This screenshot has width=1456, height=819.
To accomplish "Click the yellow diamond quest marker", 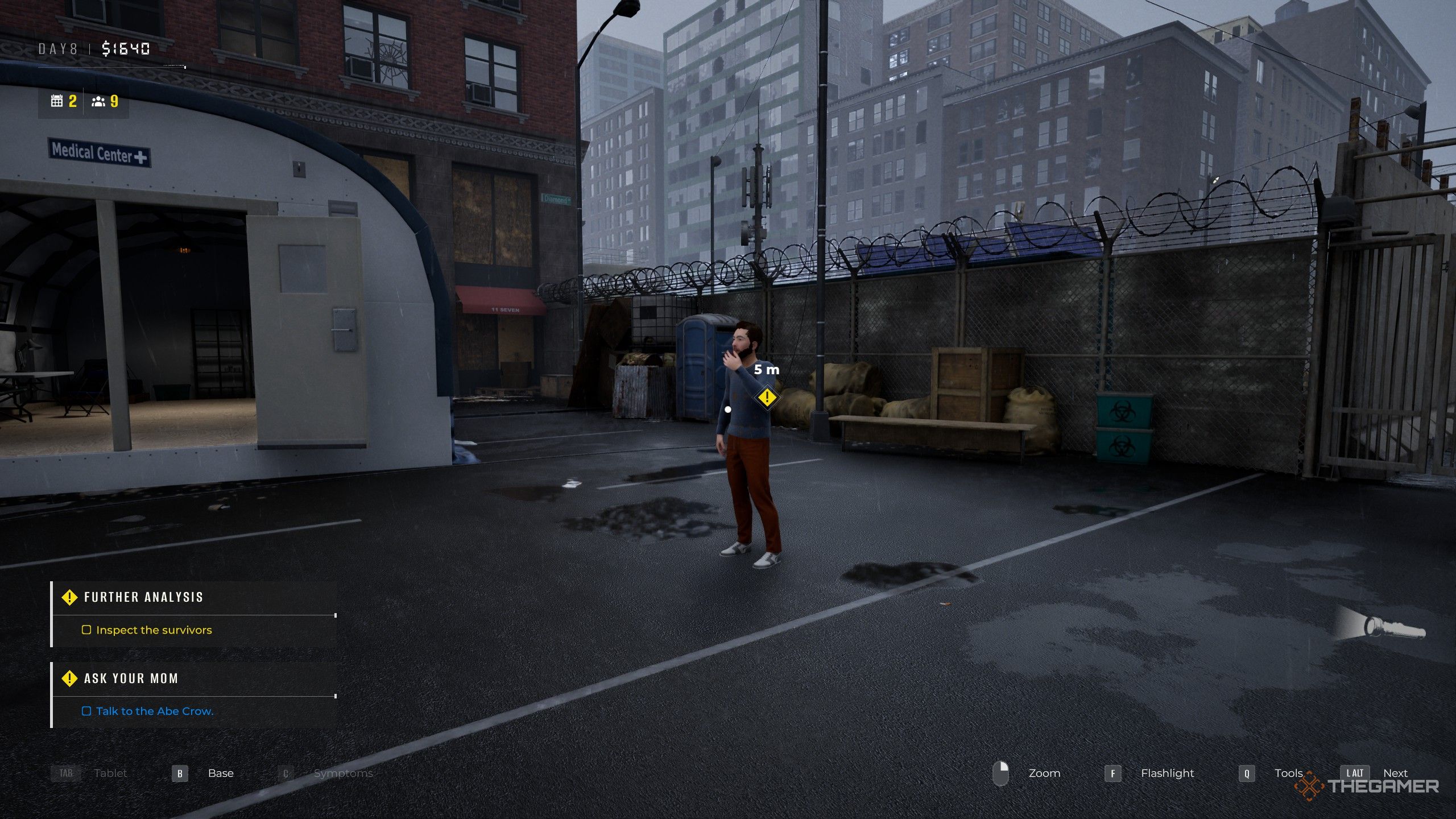I will [x=767, y=397].
